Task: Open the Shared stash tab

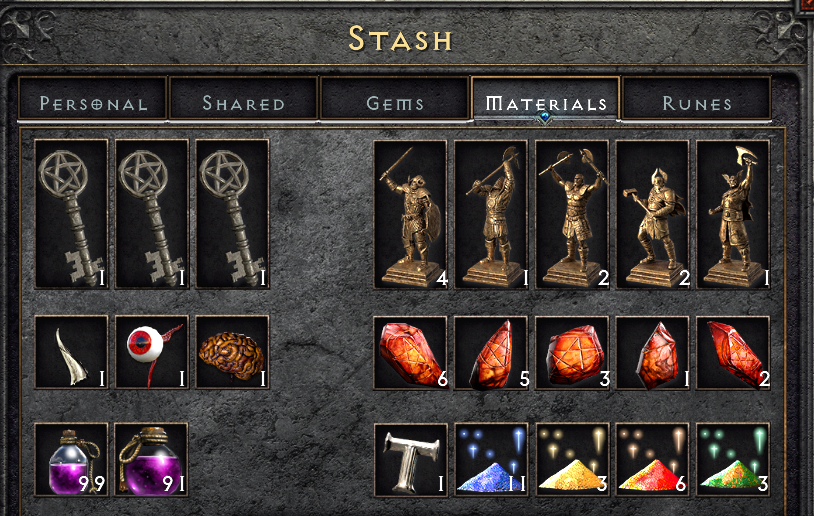Action: (x=243, y=103)
